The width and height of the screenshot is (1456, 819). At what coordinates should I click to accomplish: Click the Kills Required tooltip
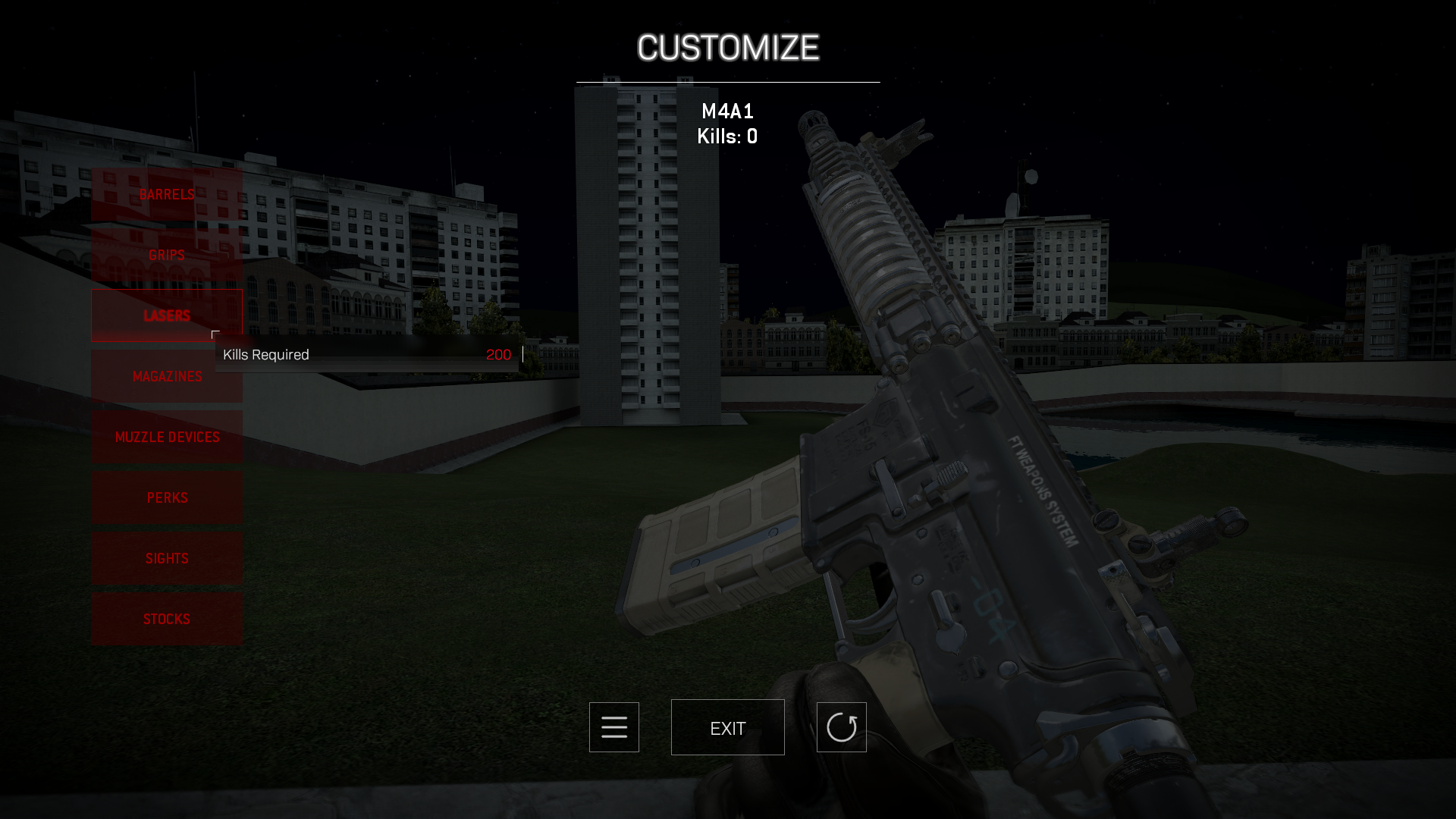tap(267, 354)
